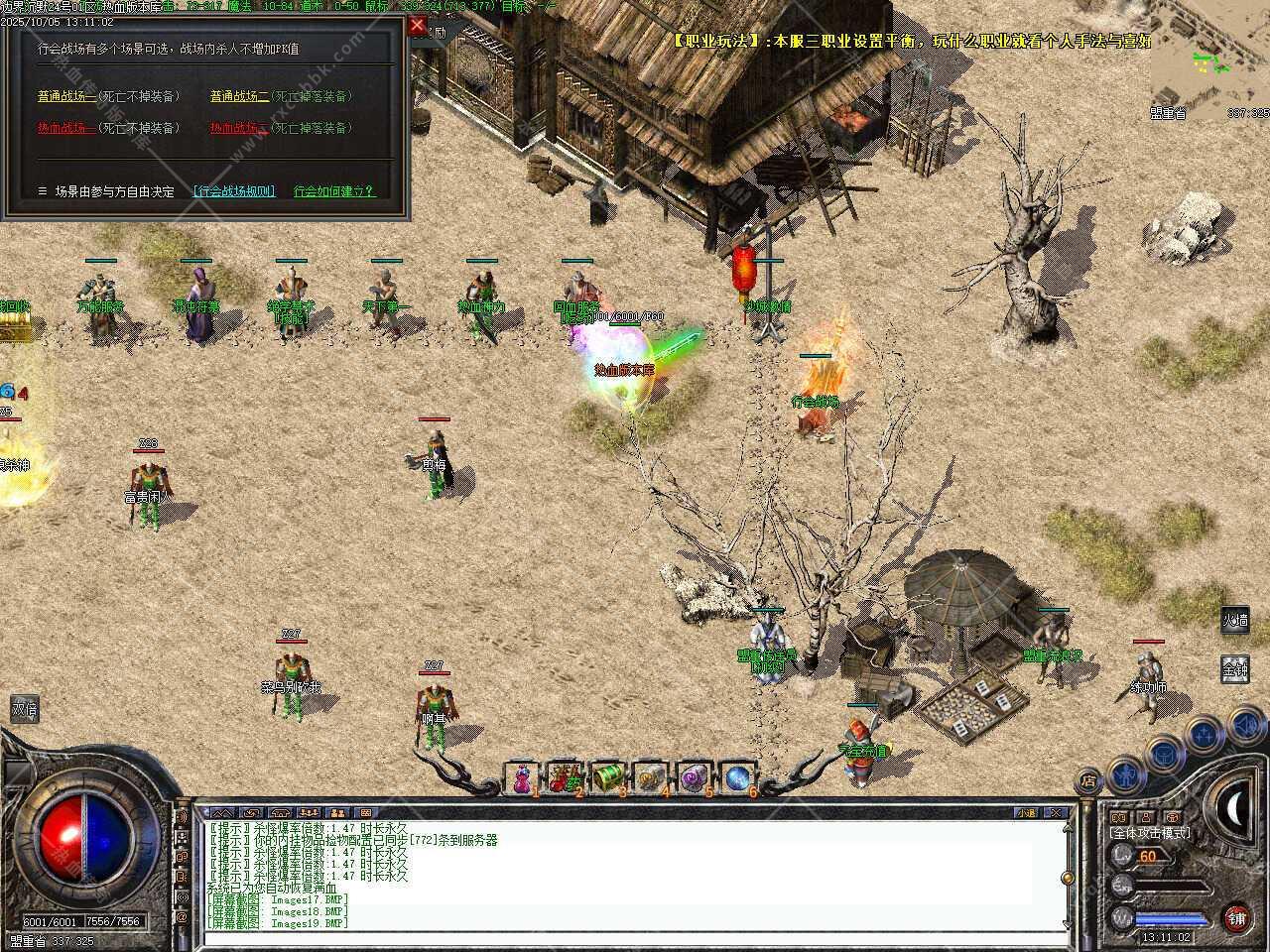
Task: Open the 行会战场规则 rules link
Action: coord(234,191)
